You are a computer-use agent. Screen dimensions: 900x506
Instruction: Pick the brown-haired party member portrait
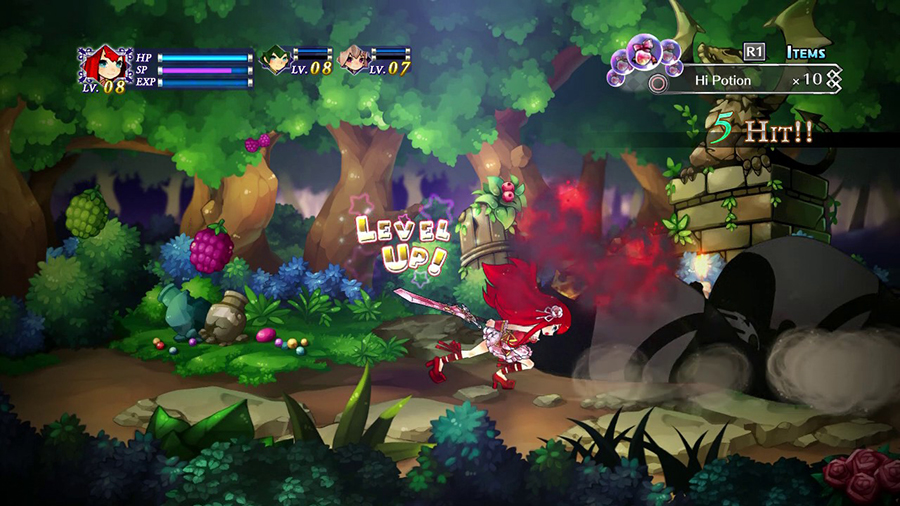(352, 60)
